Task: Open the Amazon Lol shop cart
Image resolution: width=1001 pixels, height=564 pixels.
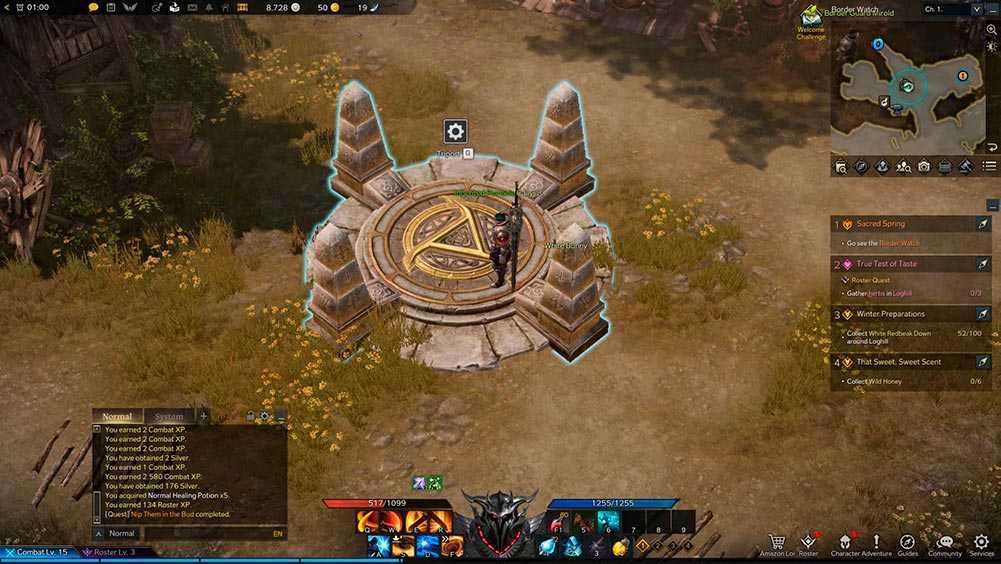Action: [777, 541]
